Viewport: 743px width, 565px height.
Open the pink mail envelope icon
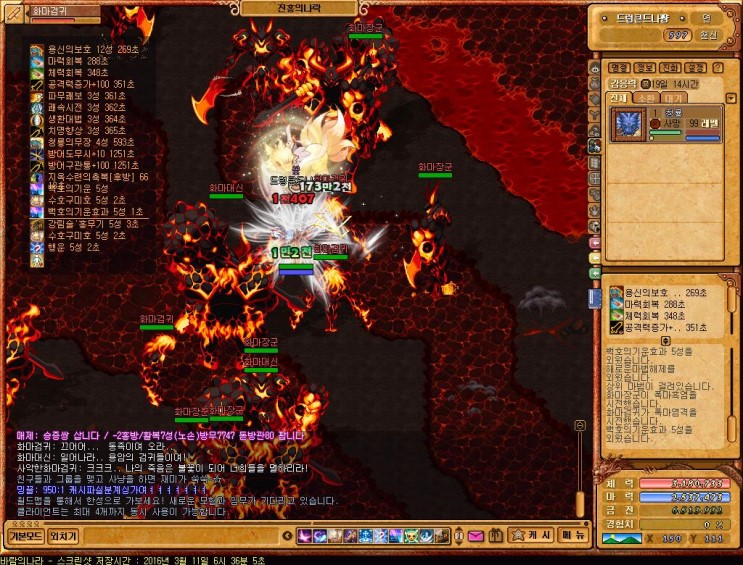click(474, 536)
